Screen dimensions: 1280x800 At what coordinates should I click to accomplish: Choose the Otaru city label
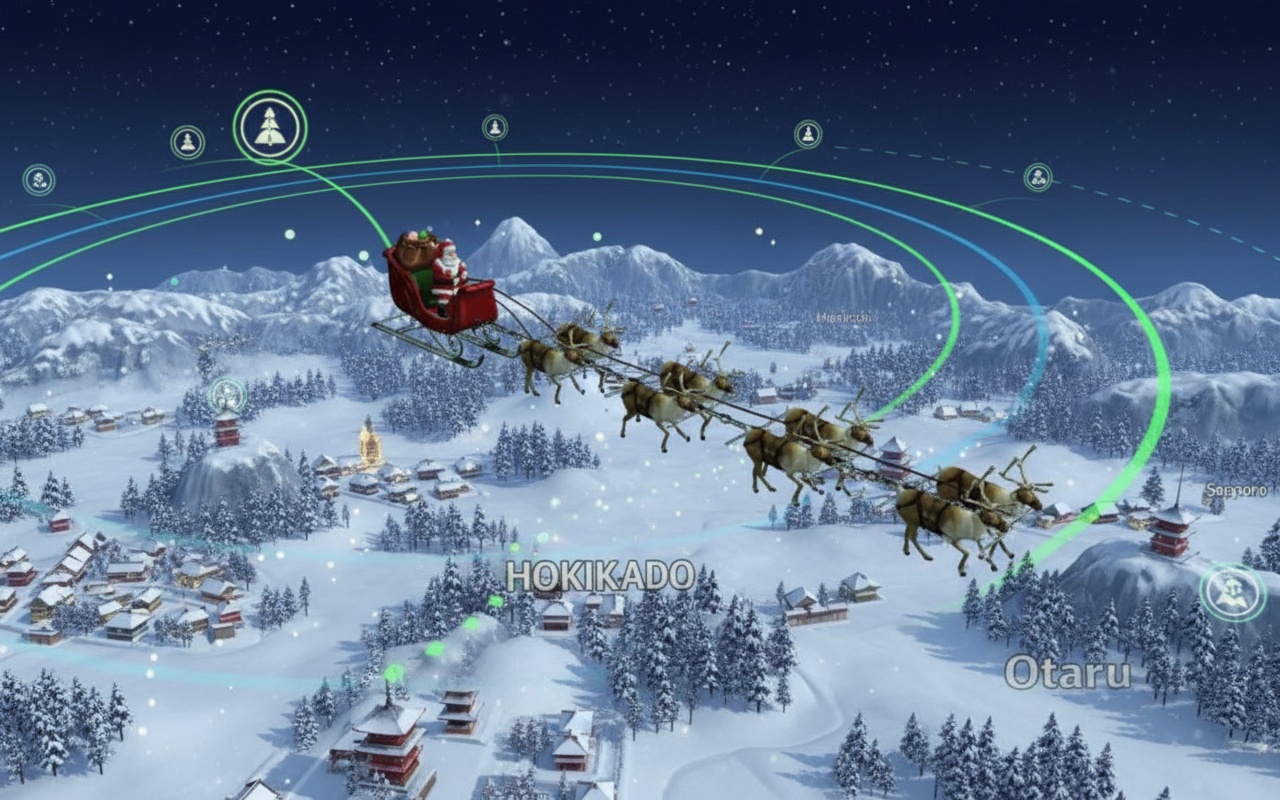click(x=1068, y=672)
